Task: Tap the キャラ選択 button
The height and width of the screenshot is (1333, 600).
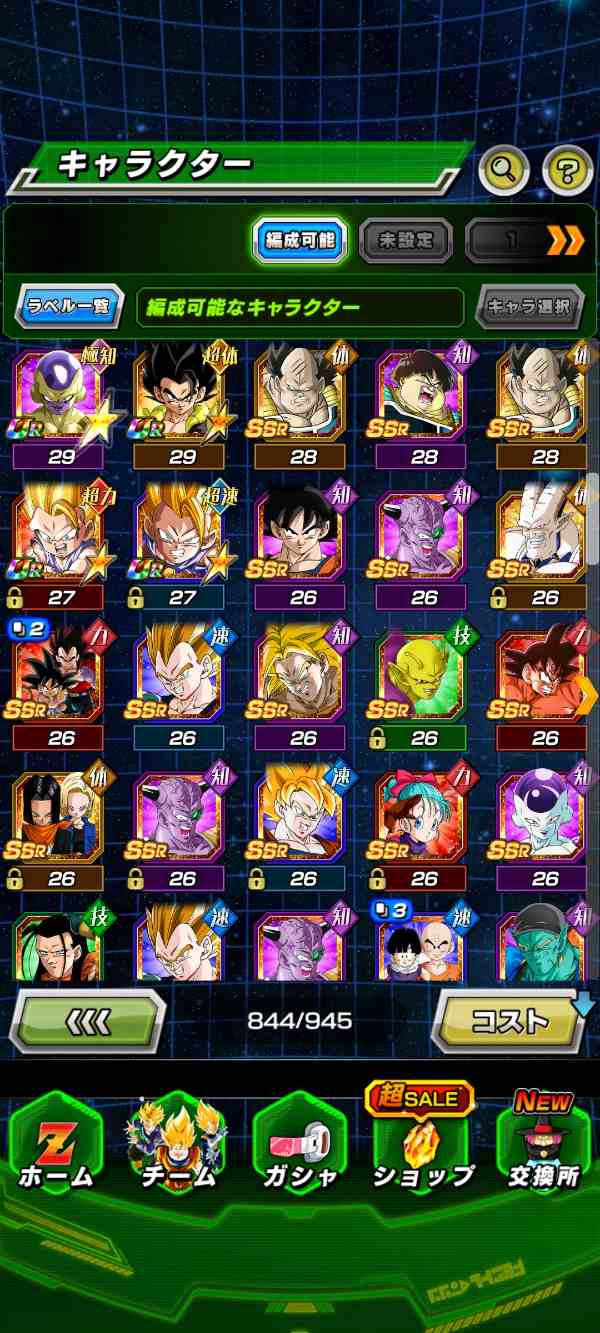Action: pos(529,306)
